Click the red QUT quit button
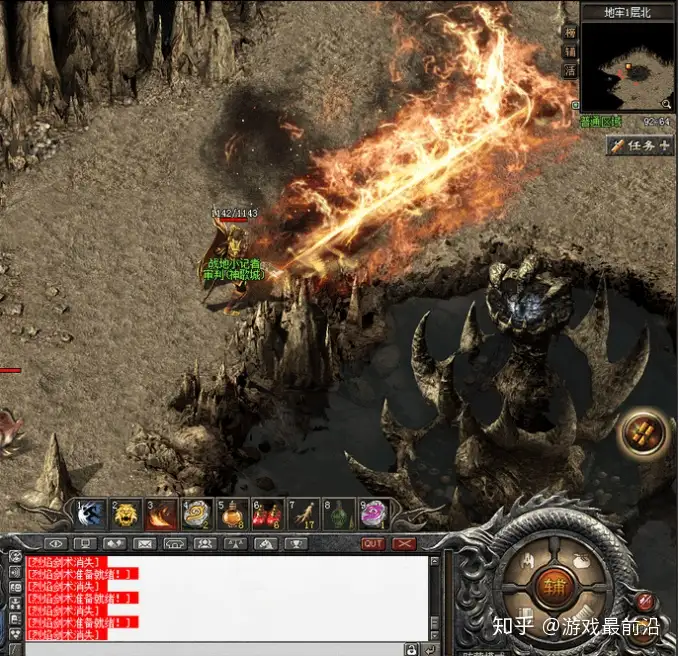 pos(372,543)
